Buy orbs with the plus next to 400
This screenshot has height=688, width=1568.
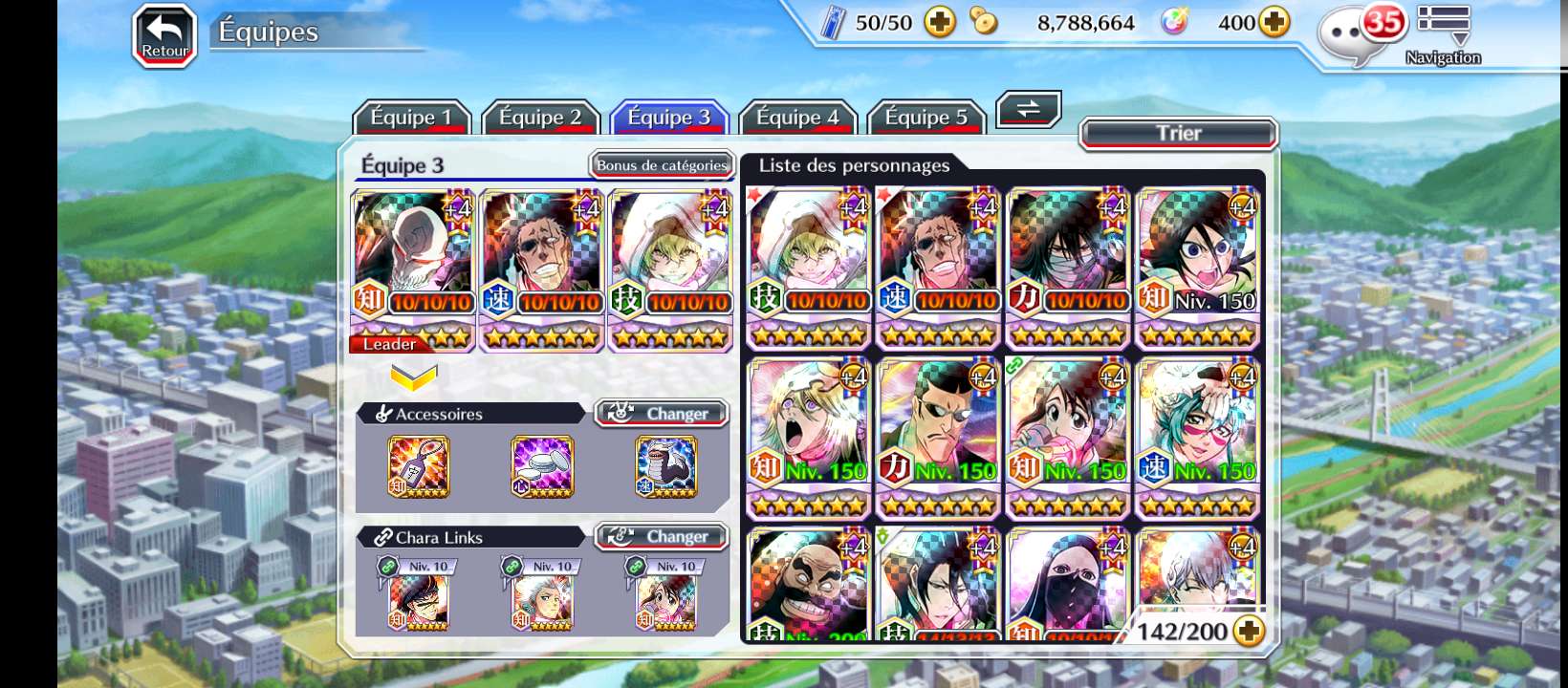click(1274, 22)
